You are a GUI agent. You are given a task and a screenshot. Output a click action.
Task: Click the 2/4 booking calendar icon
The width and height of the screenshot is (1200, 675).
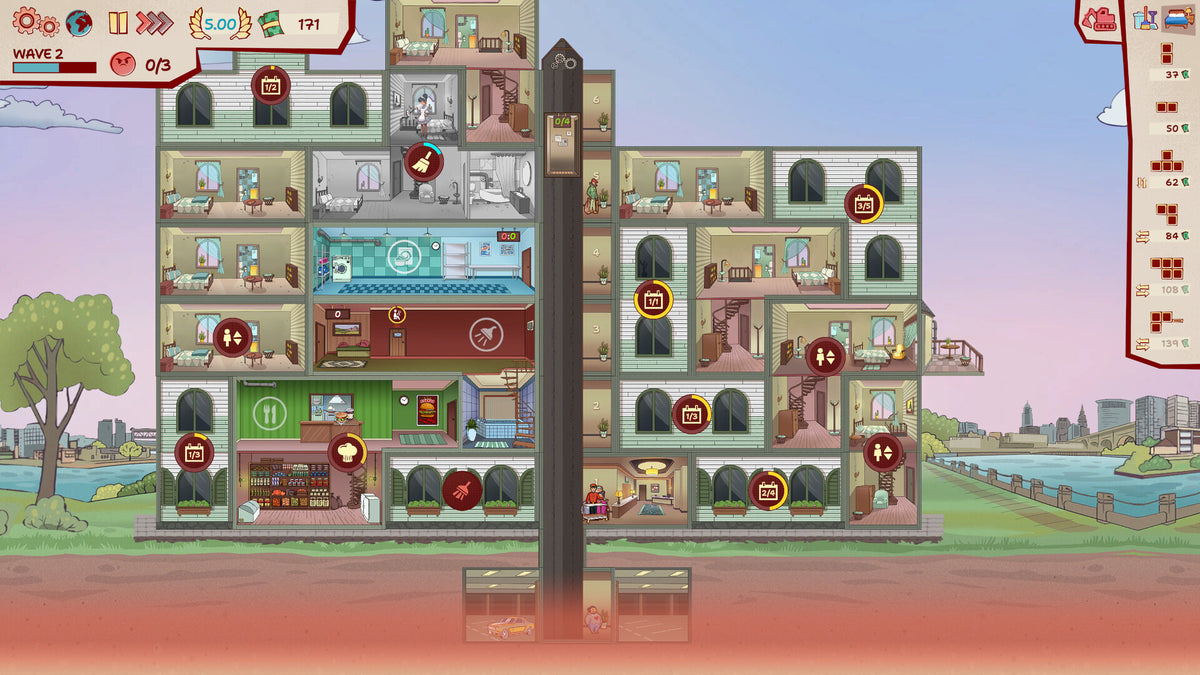coord(768,490)
